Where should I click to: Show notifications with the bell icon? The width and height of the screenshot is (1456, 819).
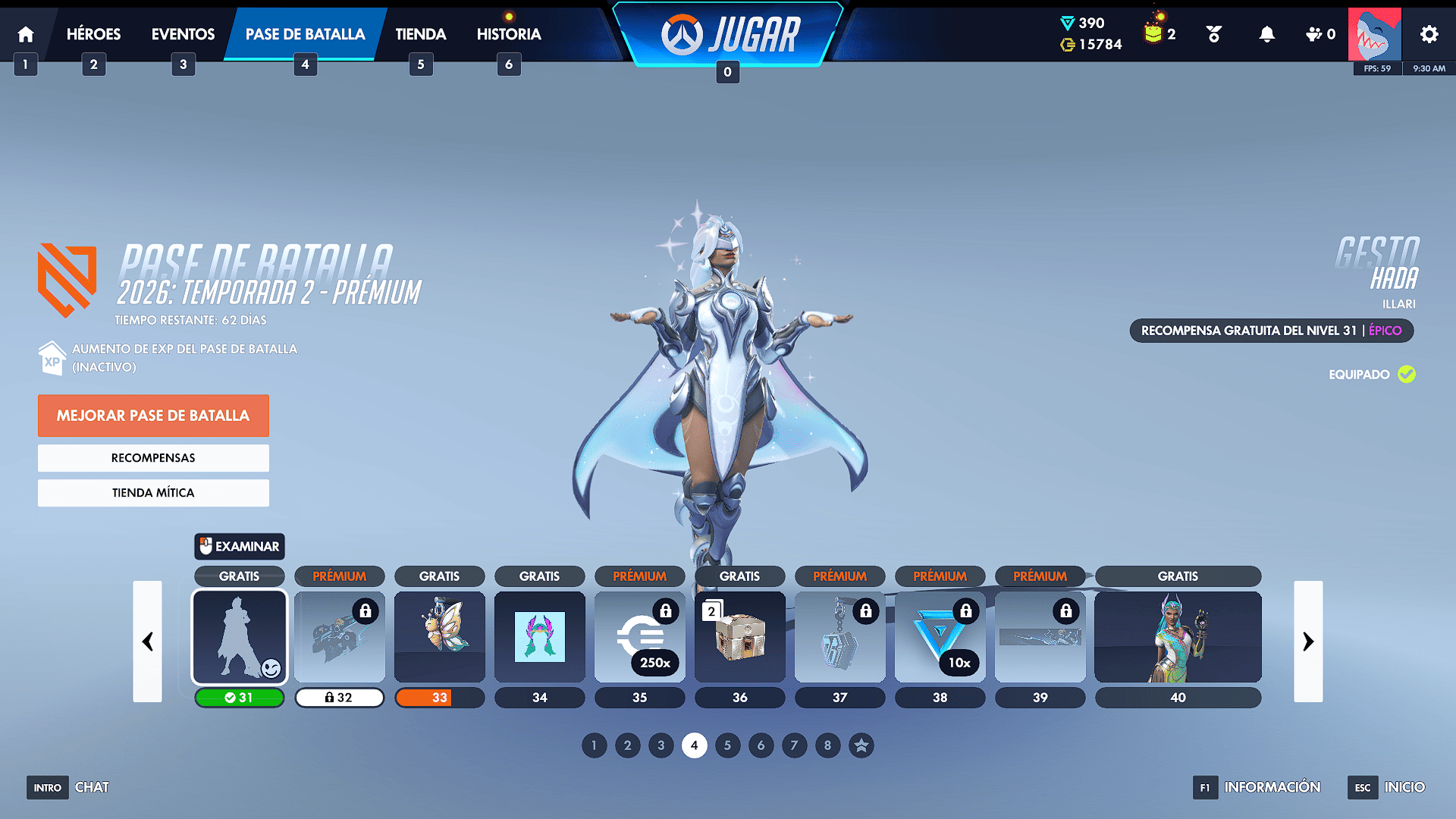coord(1266,34)
